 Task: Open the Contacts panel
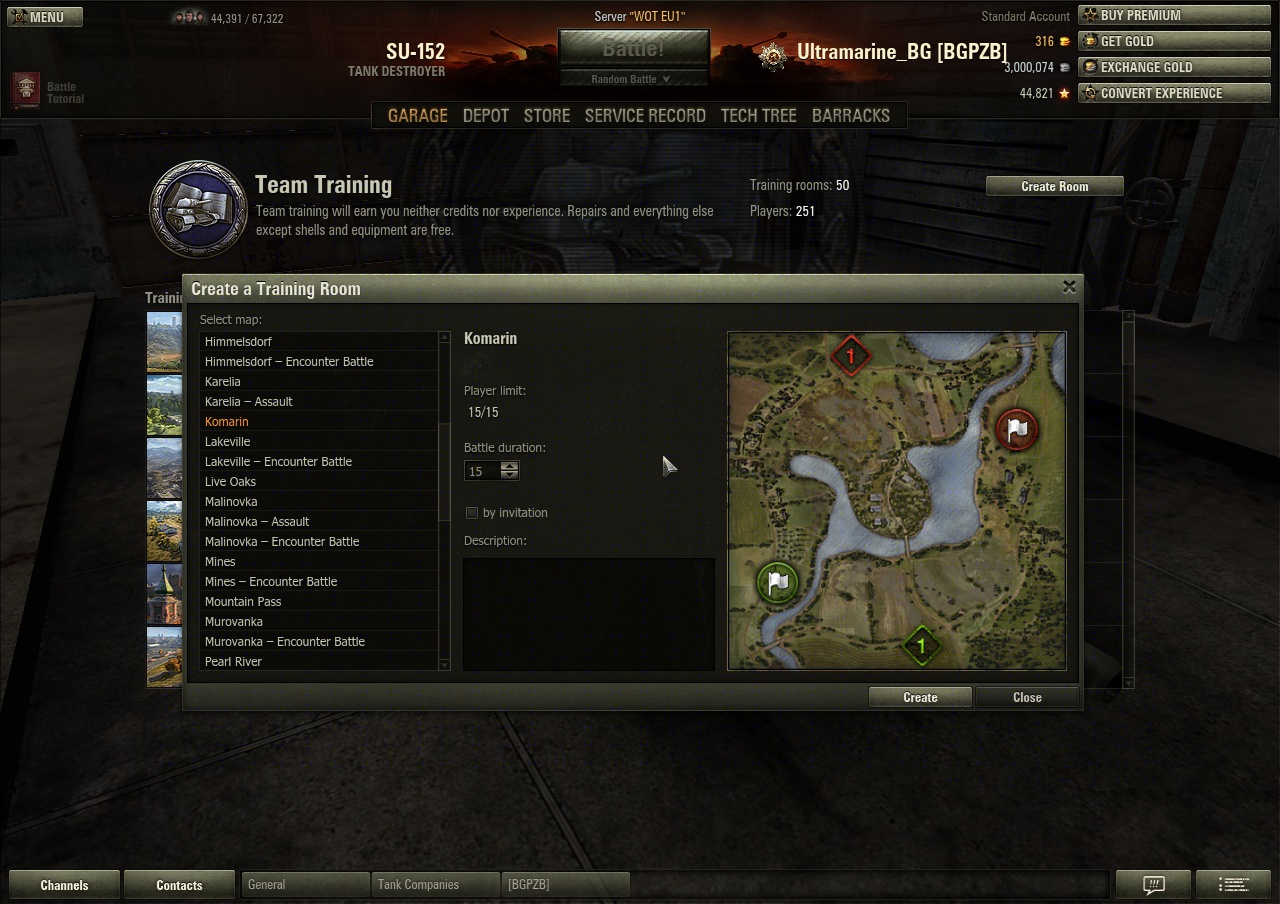click(x=179, y=885)
